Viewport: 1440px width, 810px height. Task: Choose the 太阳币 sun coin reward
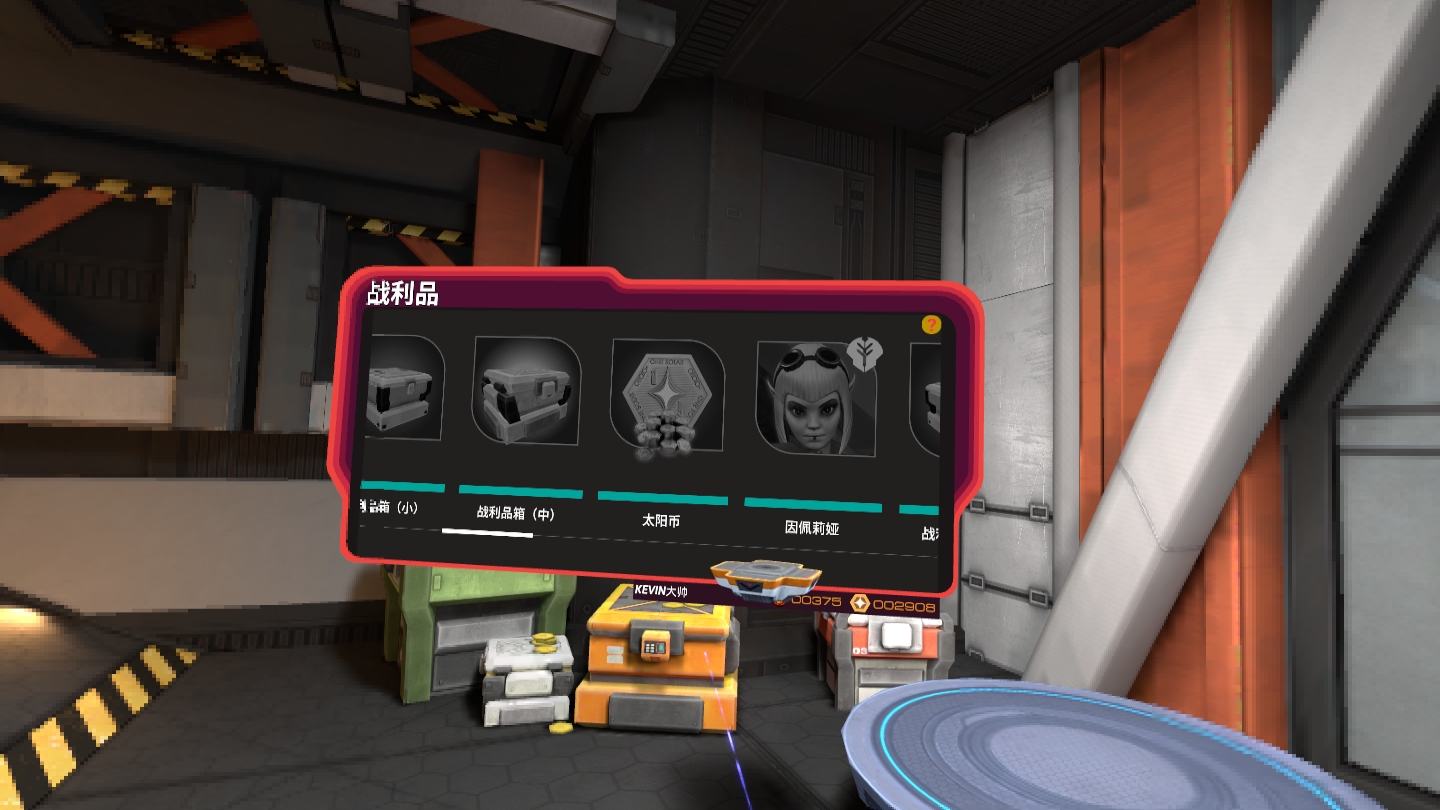pyautogui.click(x=667, y=400)
